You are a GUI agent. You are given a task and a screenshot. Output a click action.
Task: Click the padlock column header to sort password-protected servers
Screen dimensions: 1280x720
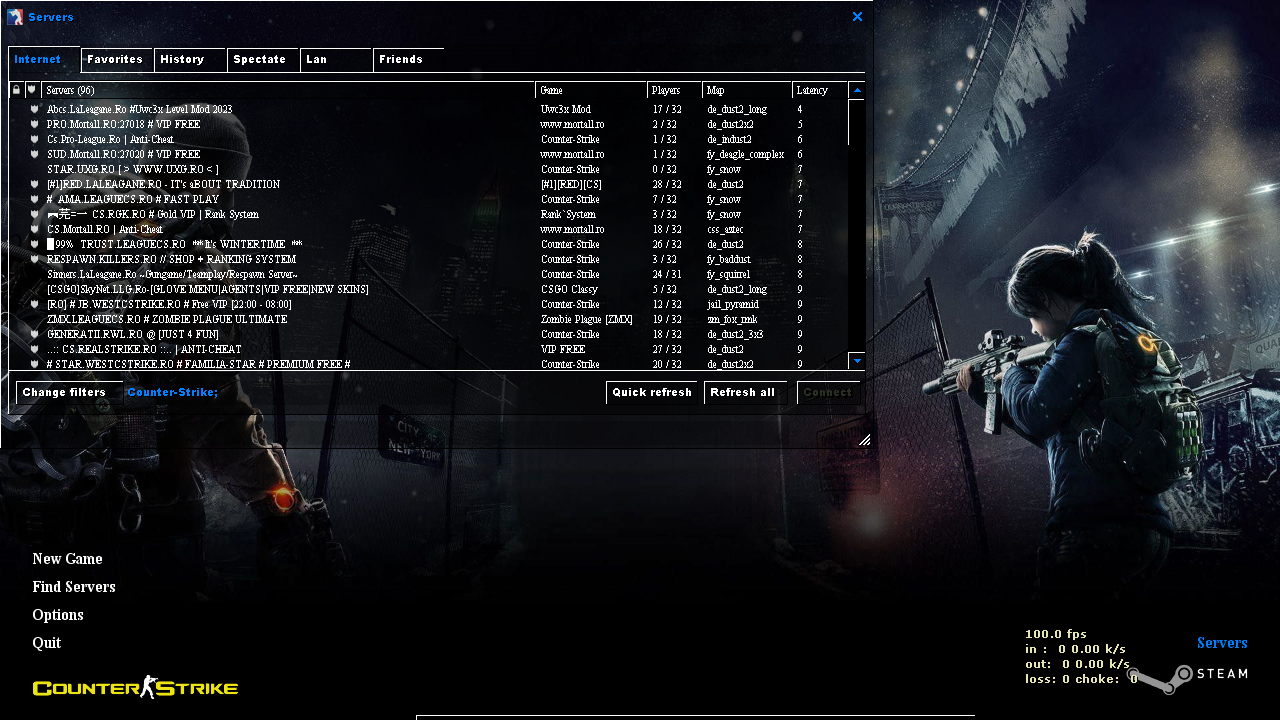[15, 90]
